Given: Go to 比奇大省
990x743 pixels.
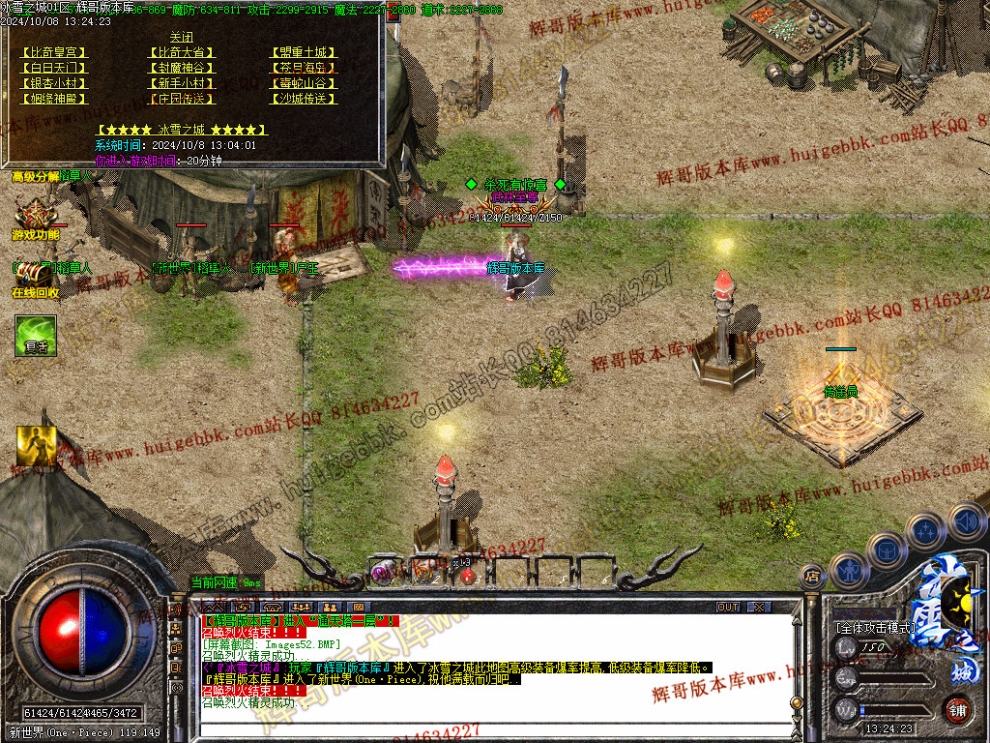Looking at the screenshot, I should tap(181, 52).
